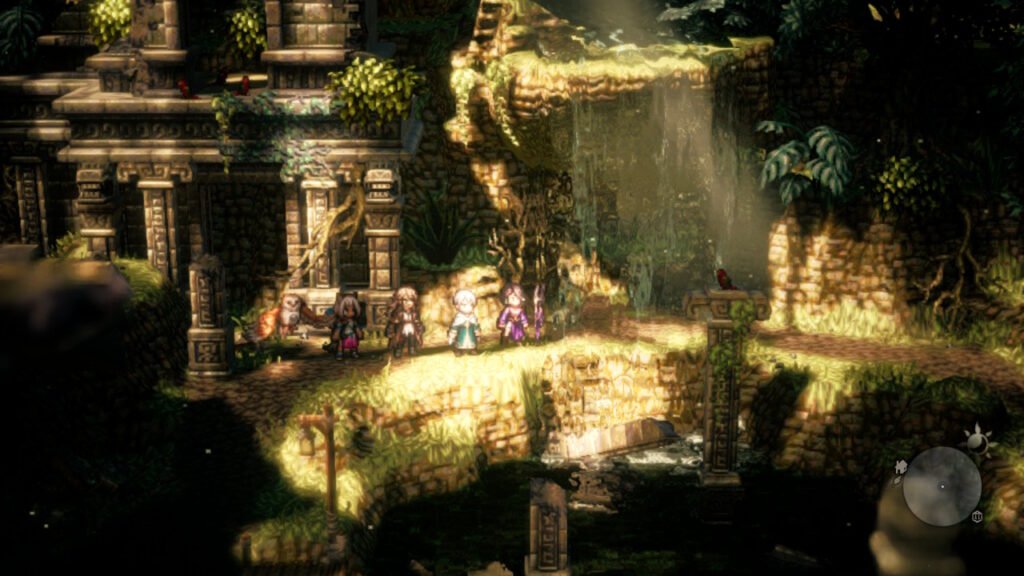Open the circular minimap radar
1024x576 pixels.
[942, 486]
